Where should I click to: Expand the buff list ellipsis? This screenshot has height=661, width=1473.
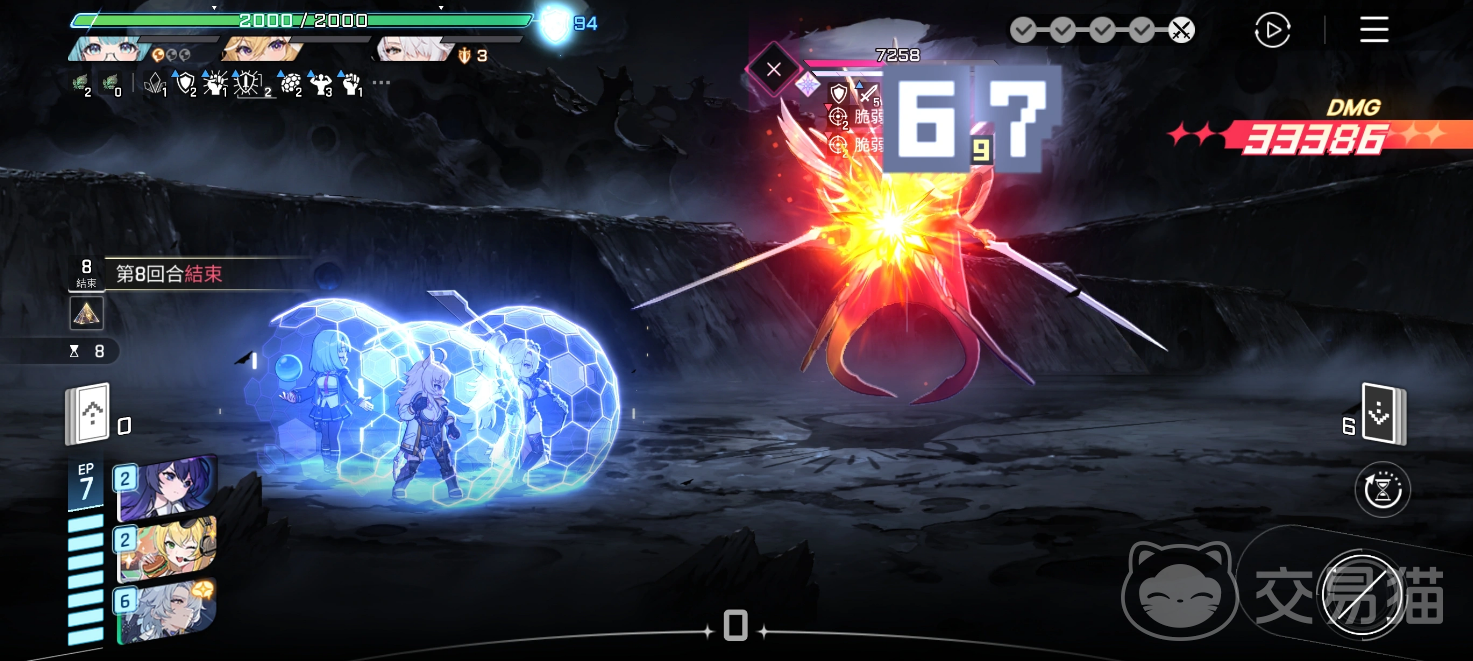381,83
